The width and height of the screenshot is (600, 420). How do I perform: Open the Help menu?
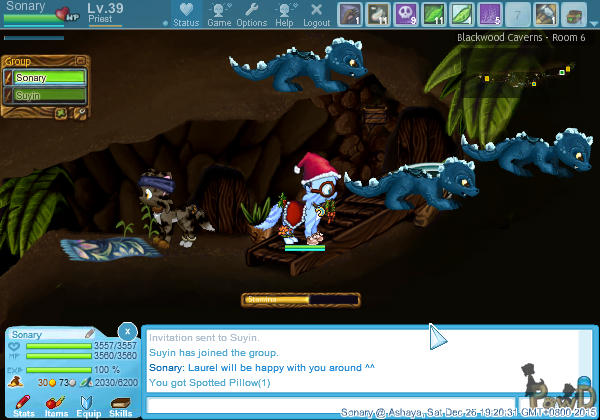[285, 14]
